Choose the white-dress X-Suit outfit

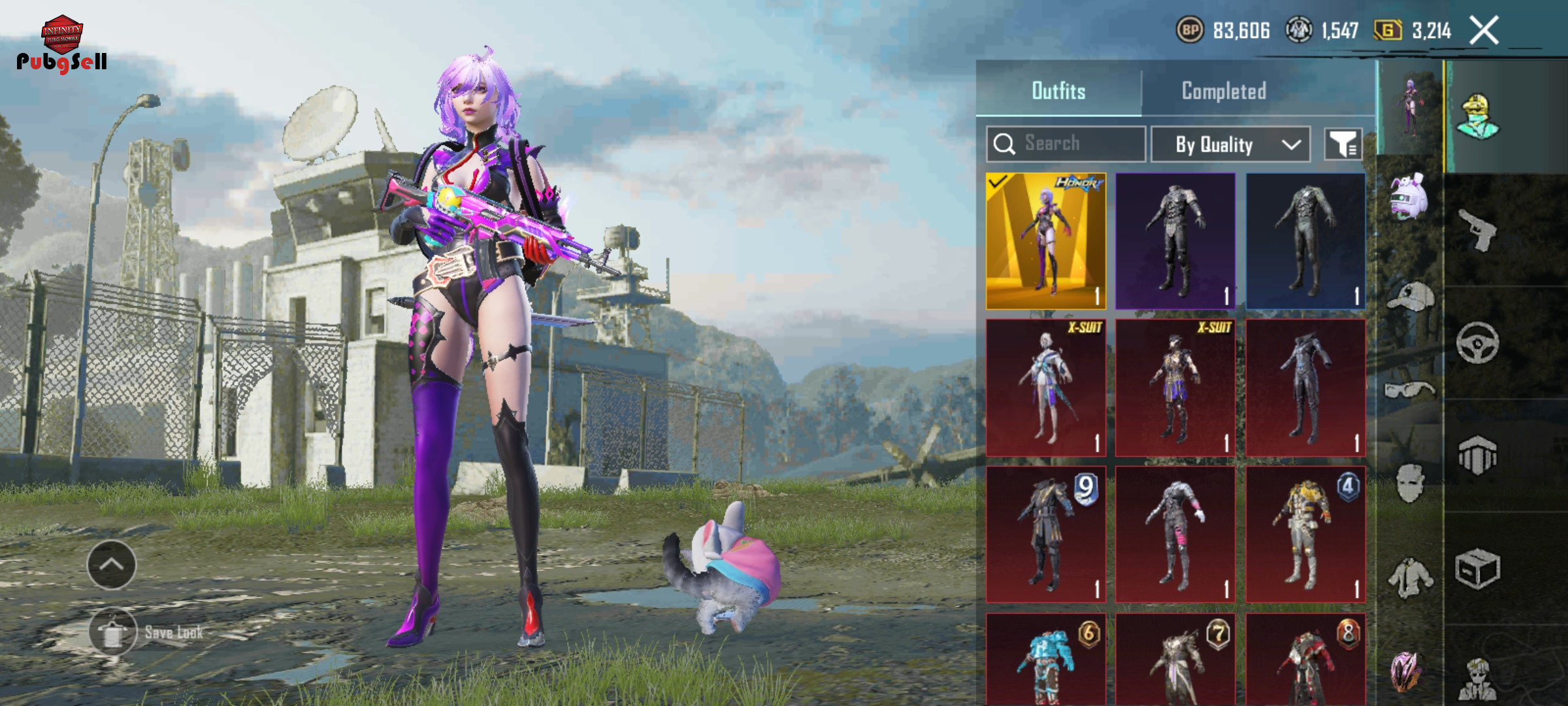[x=1046, y=388]
